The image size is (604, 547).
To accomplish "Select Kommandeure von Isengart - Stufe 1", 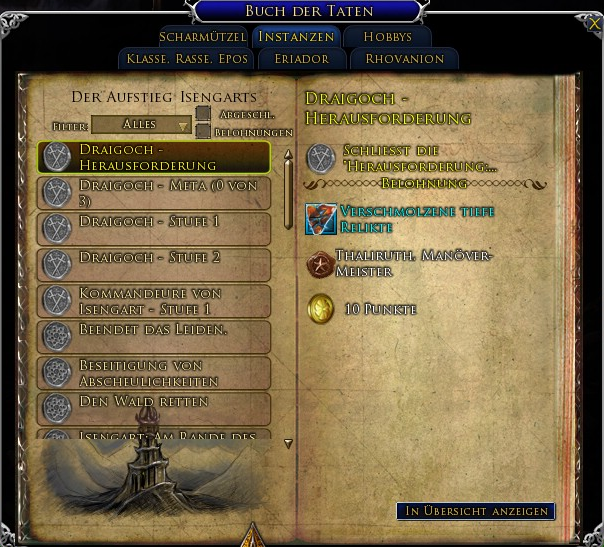I will [154, 301].
